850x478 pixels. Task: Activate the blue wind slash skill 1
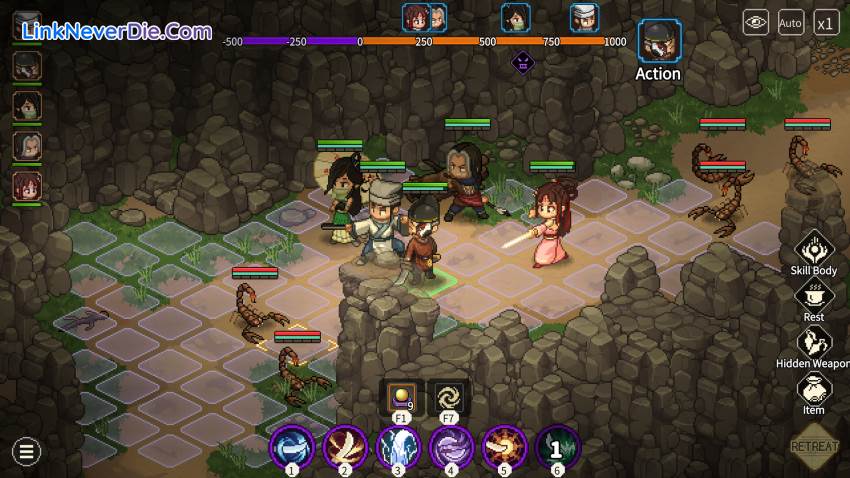[x=291, y=446]
